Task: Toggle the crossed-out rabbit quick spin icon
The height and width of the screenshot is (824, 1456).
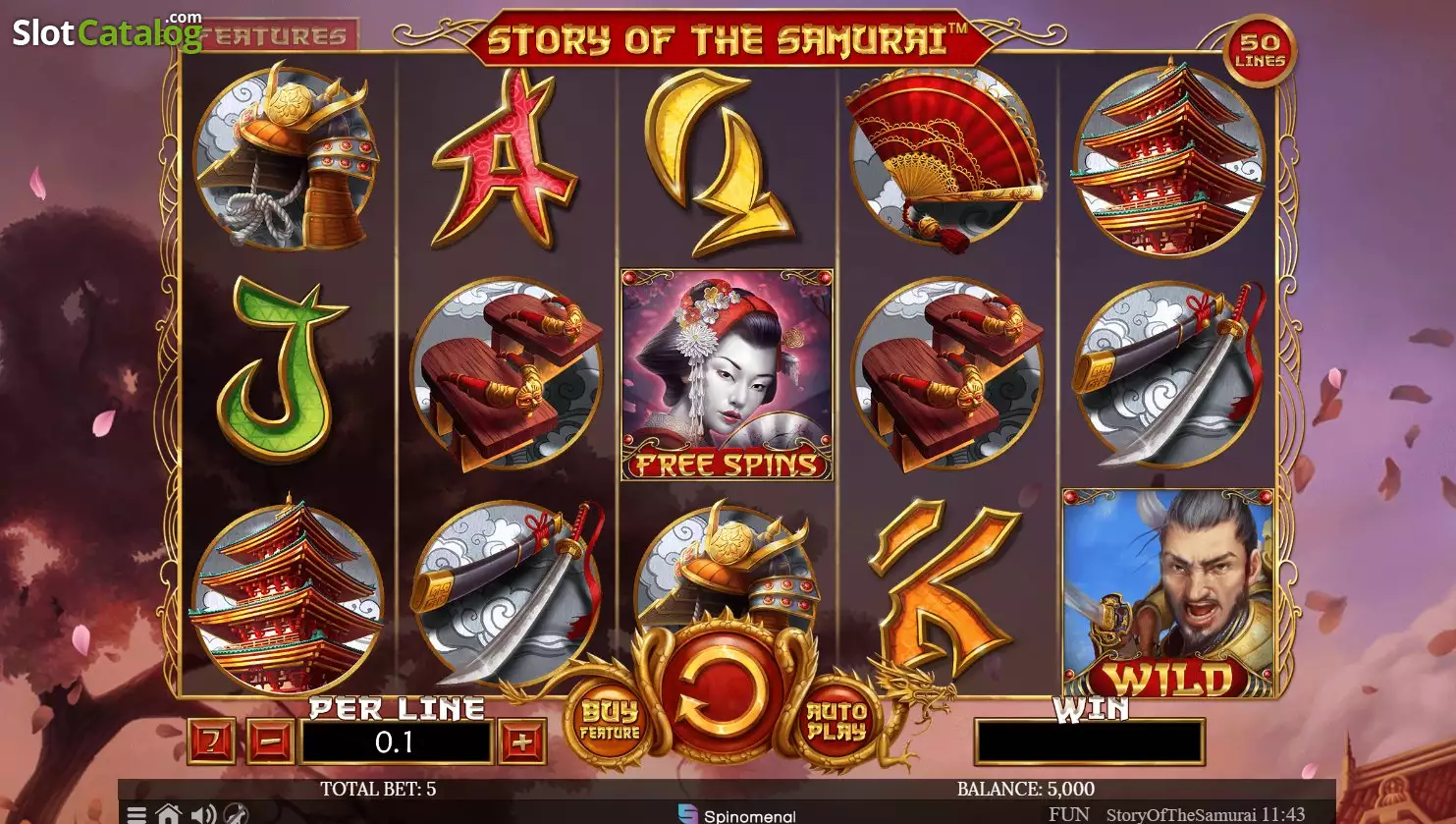Action: tap(237, 814)
